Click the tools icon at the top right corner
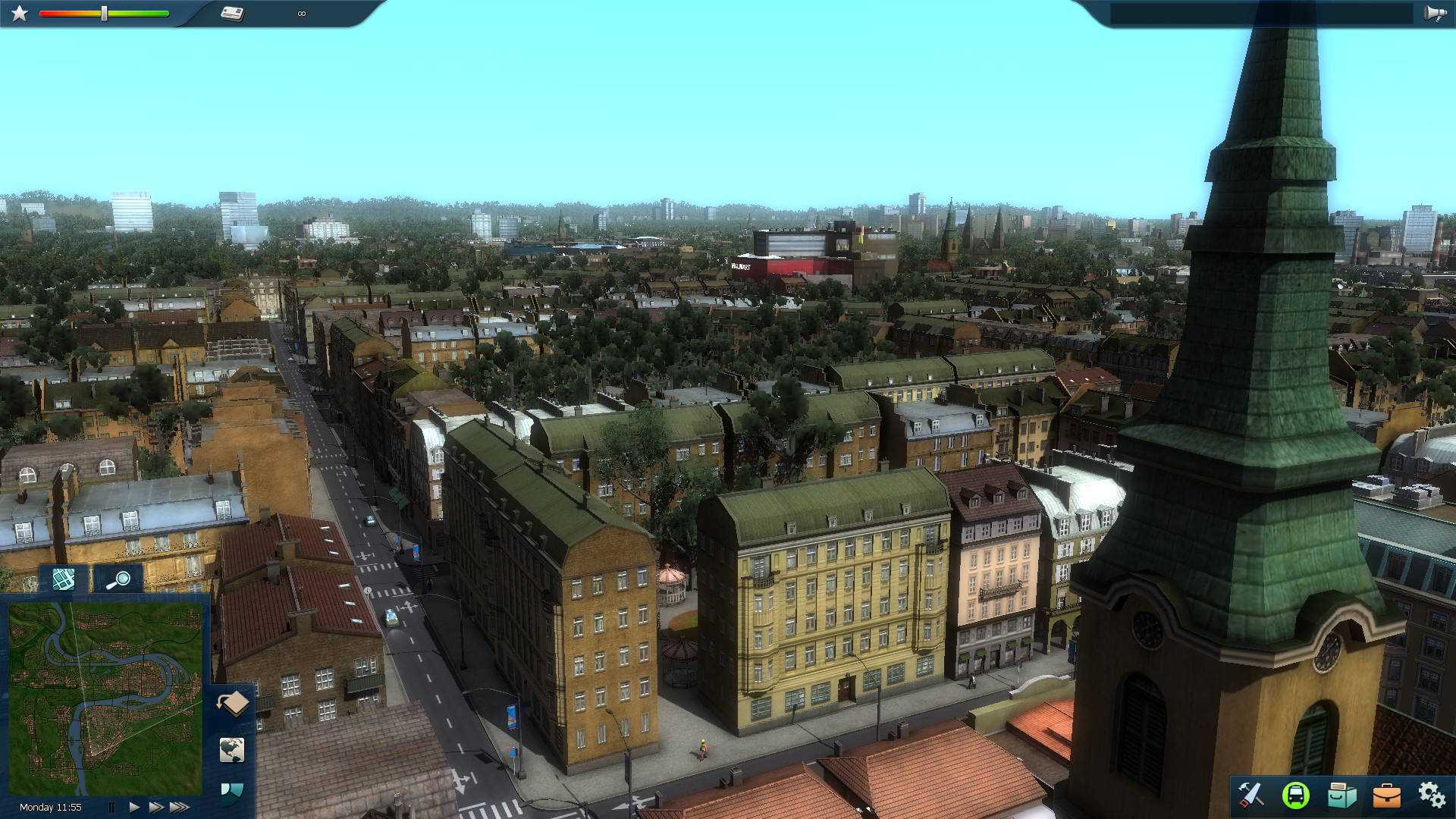Viewport: 1456px width, 819px height. tap(1433, 12)
